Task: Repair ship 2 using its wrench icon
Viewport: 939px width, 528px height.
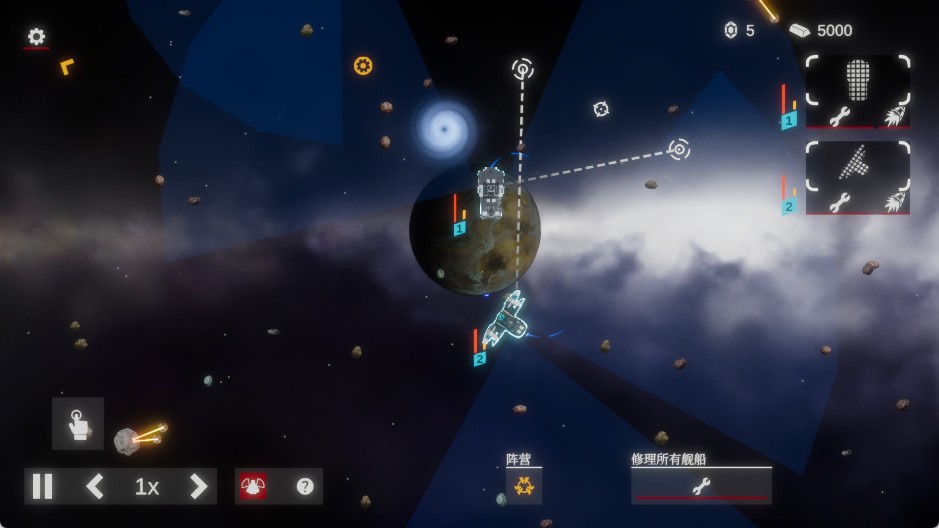Action: [x=839, y=202]
